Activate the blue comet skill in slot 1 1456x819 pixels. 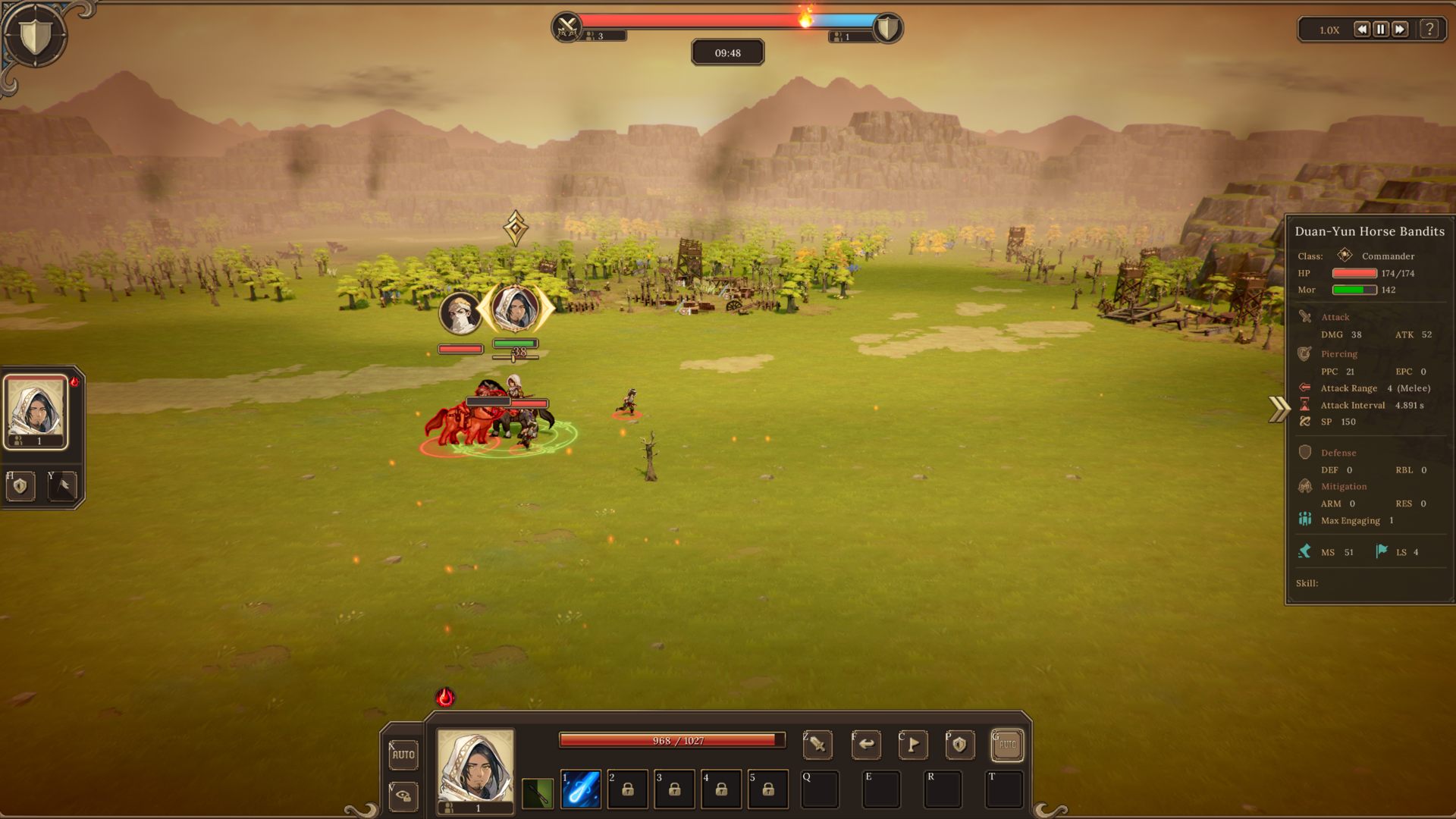pos(581,789)
